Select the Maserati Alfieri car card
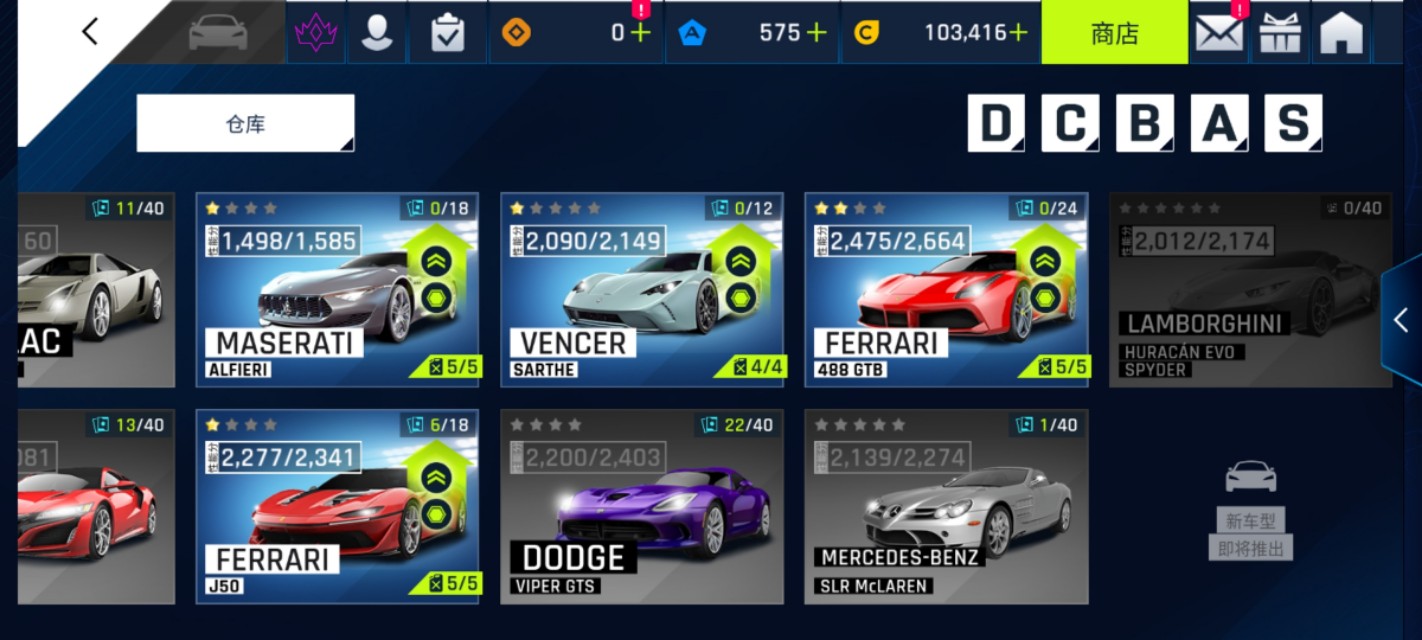The width and height of the screenshot is (1422, 640). click(337, 290)
